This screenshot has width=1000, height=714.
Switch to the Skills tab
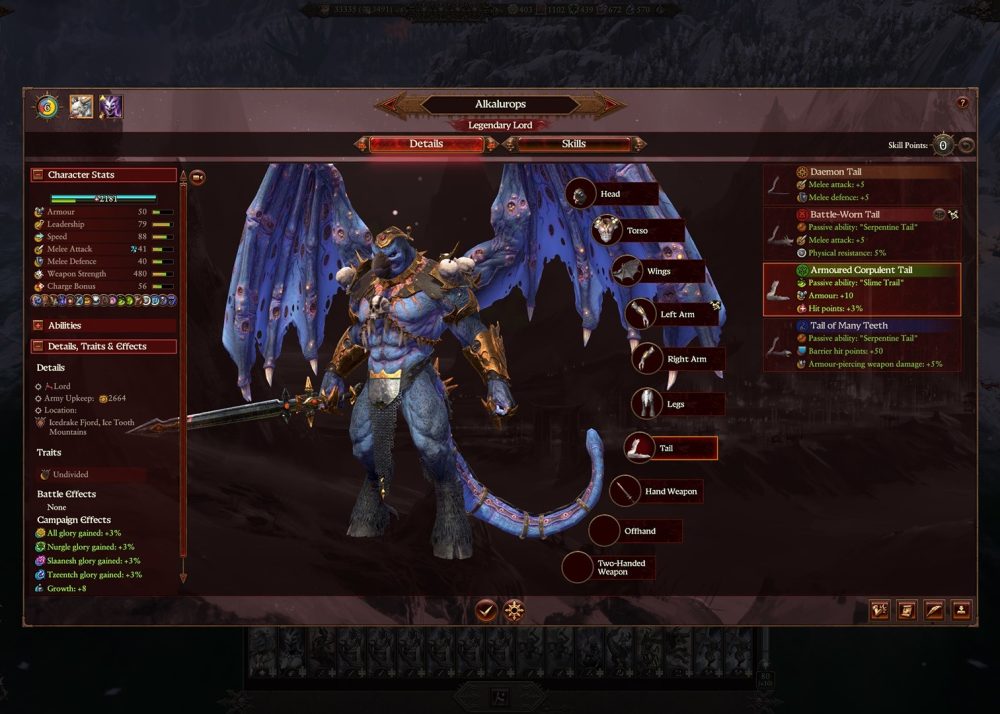(573, 144)
